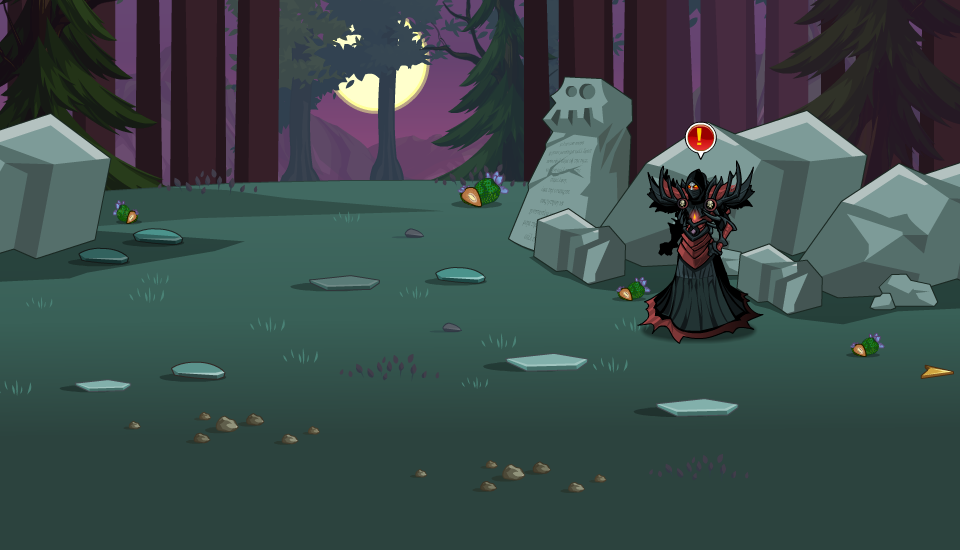Open the red exclamation quest marker
The height and width of the screenshot is (550, 960).
pyautogui.click(x=700, y=138)
